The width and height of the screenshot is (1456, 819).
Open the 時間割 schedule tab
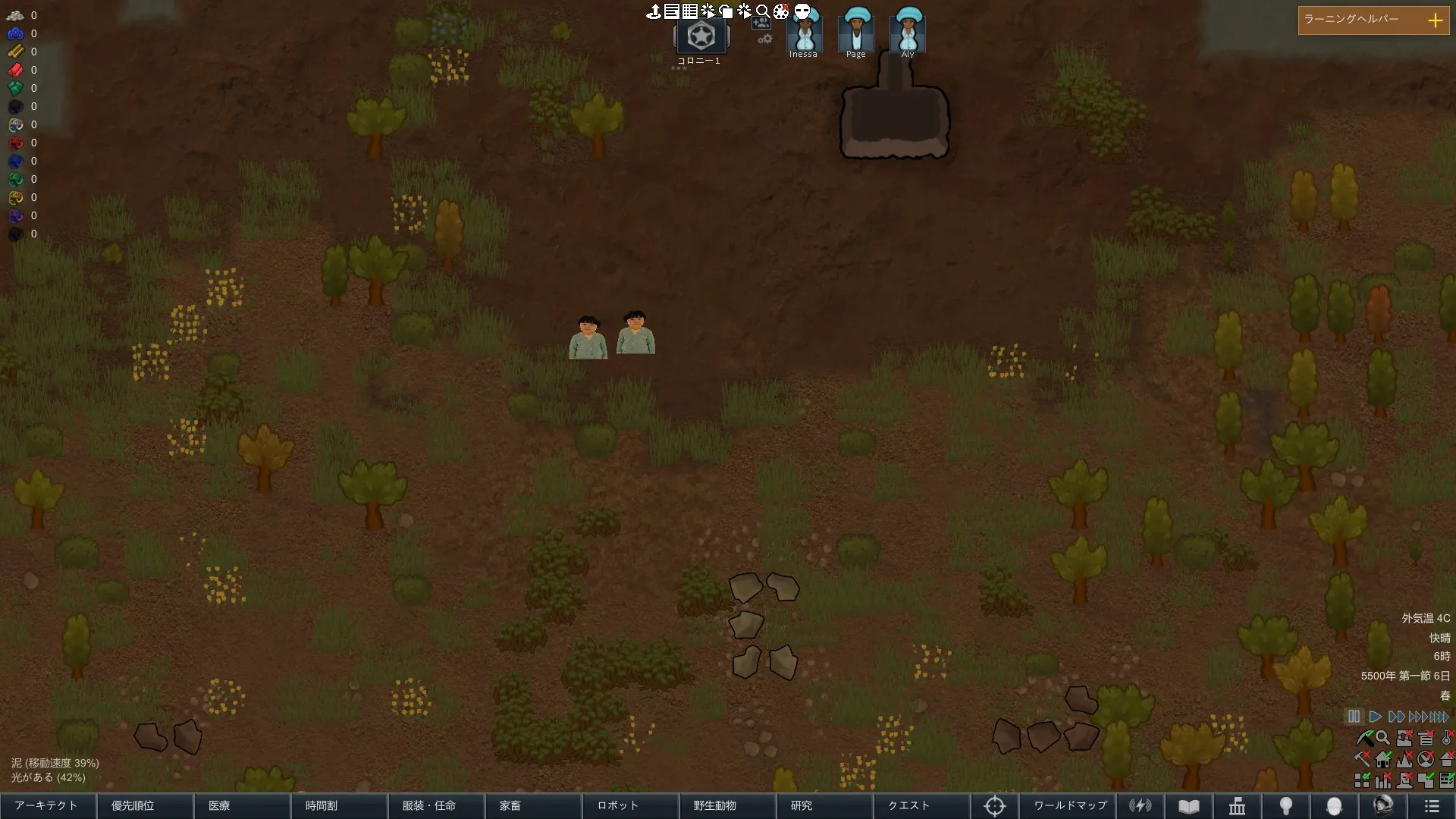[x=339, y=805]
